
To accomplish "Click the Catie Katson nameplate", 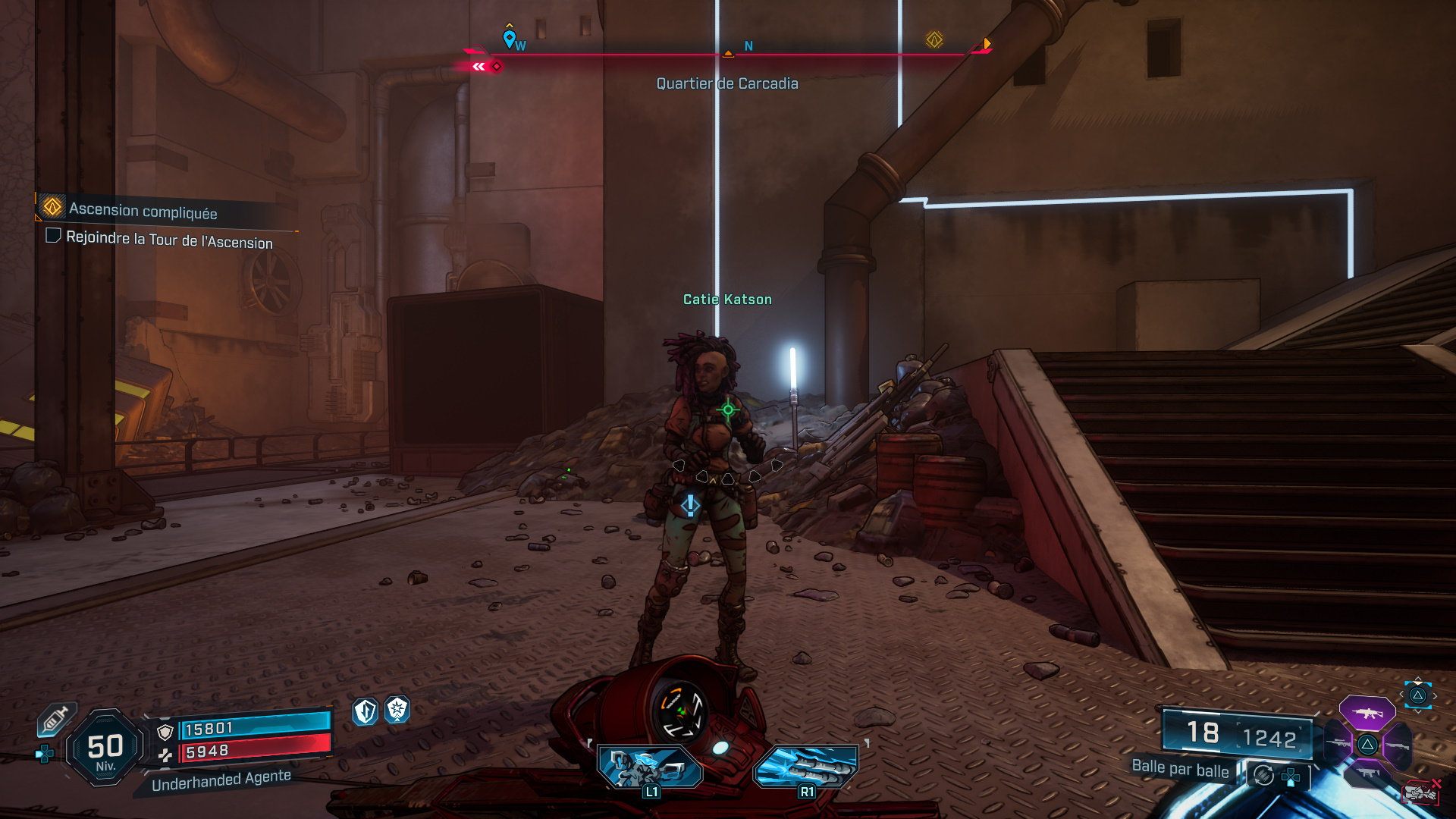I will pos(726,300).
